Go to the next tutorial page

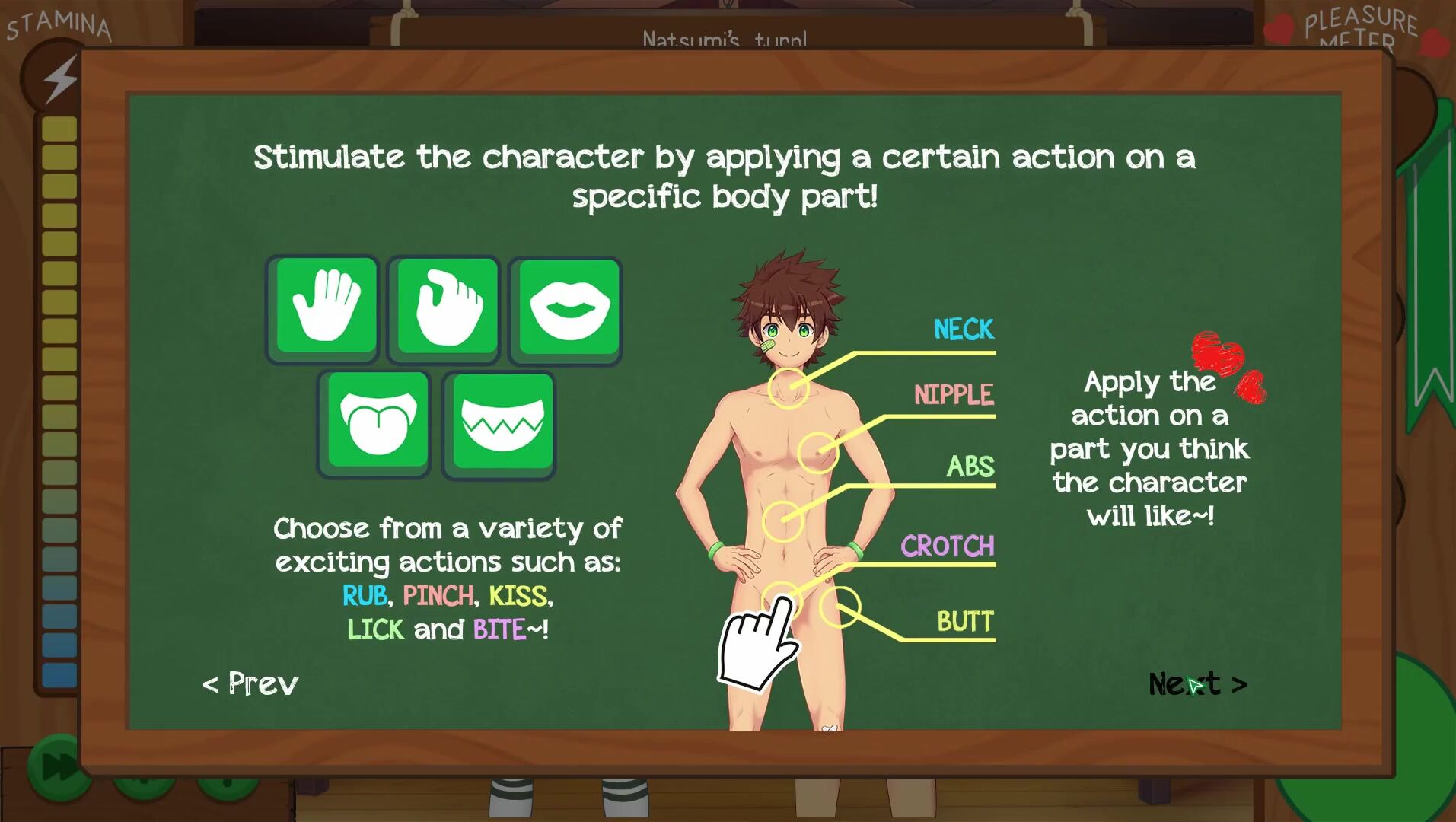point(1196,684)
